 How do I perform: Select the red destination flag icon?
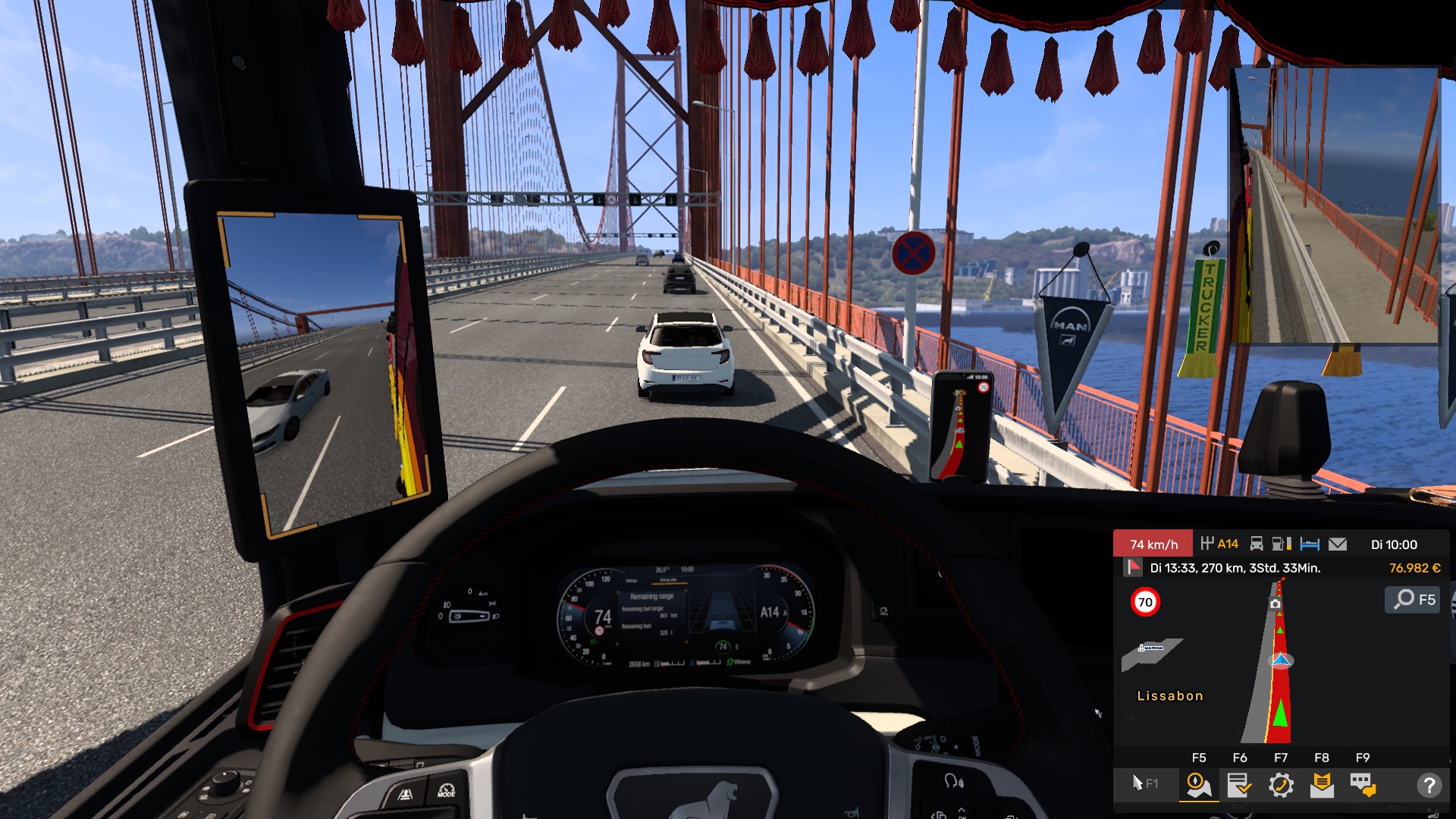pos(1133,567)
